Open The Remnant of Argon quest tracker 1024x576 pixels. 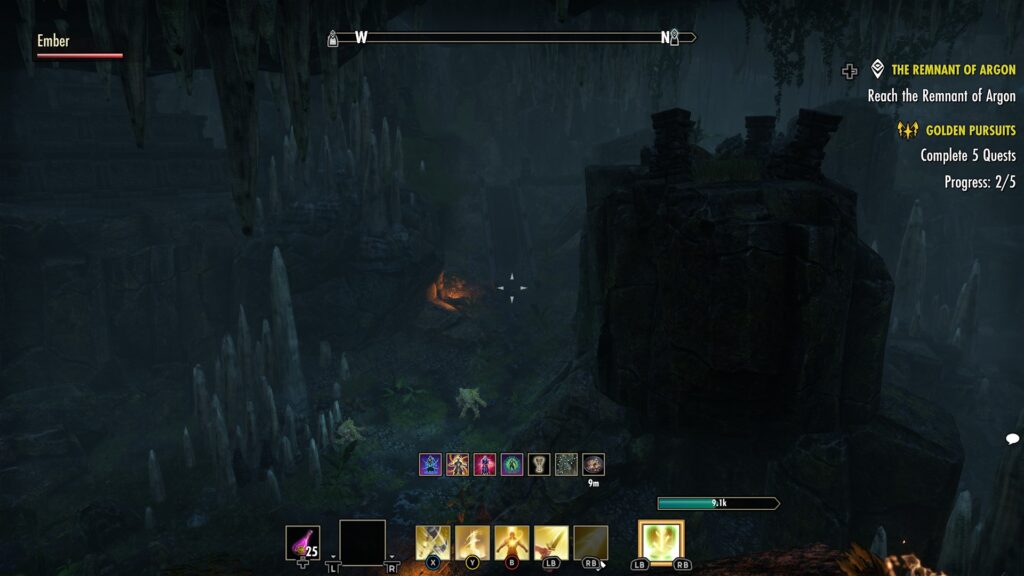click(x=952, y=70)
